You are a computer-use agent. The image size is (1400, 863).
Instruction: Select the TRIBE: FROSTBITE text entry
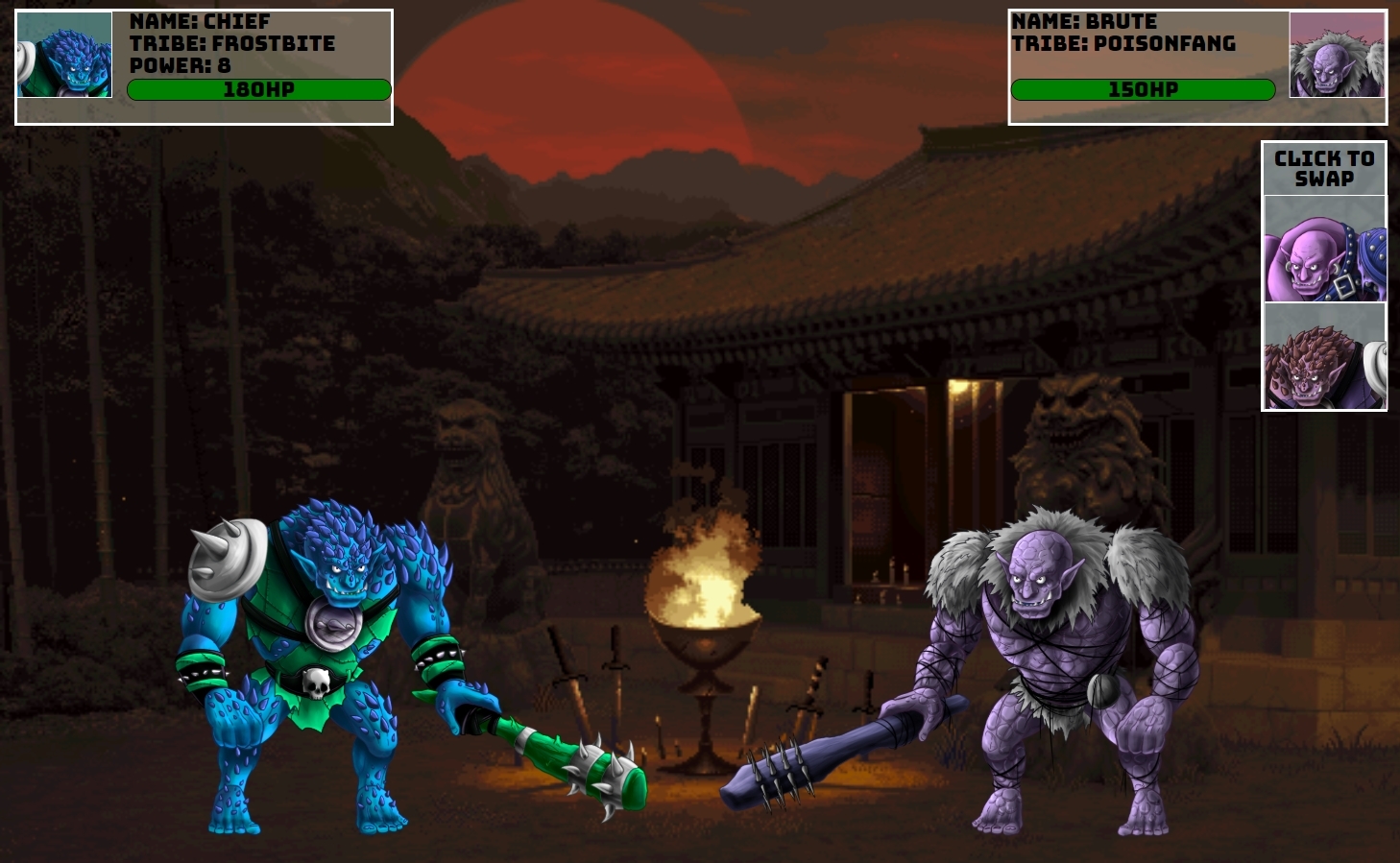pos(232,43)
